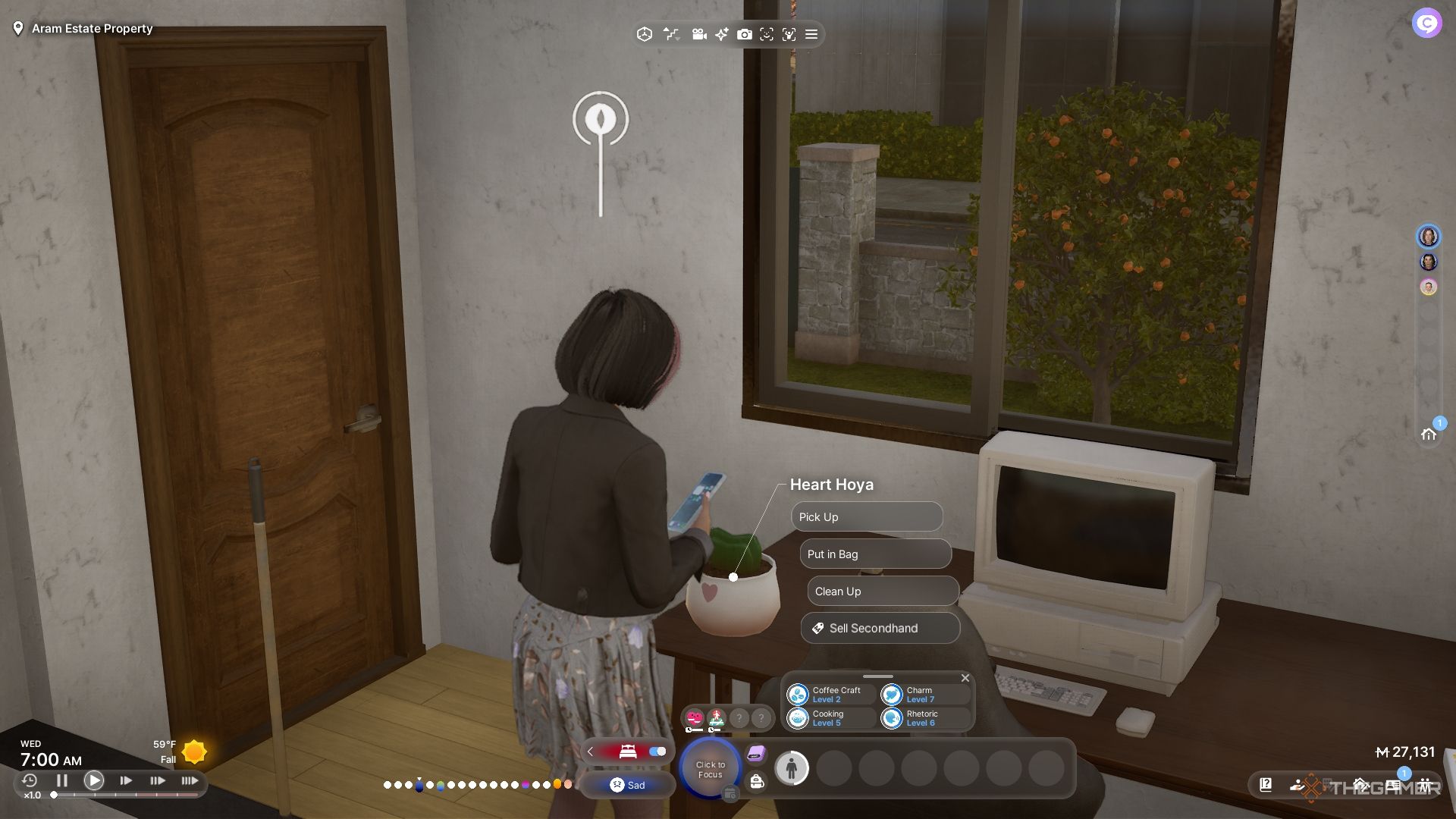Select the Put in Bag option
This screenshot has height=819, width=1456.
[x=875, y=554]
